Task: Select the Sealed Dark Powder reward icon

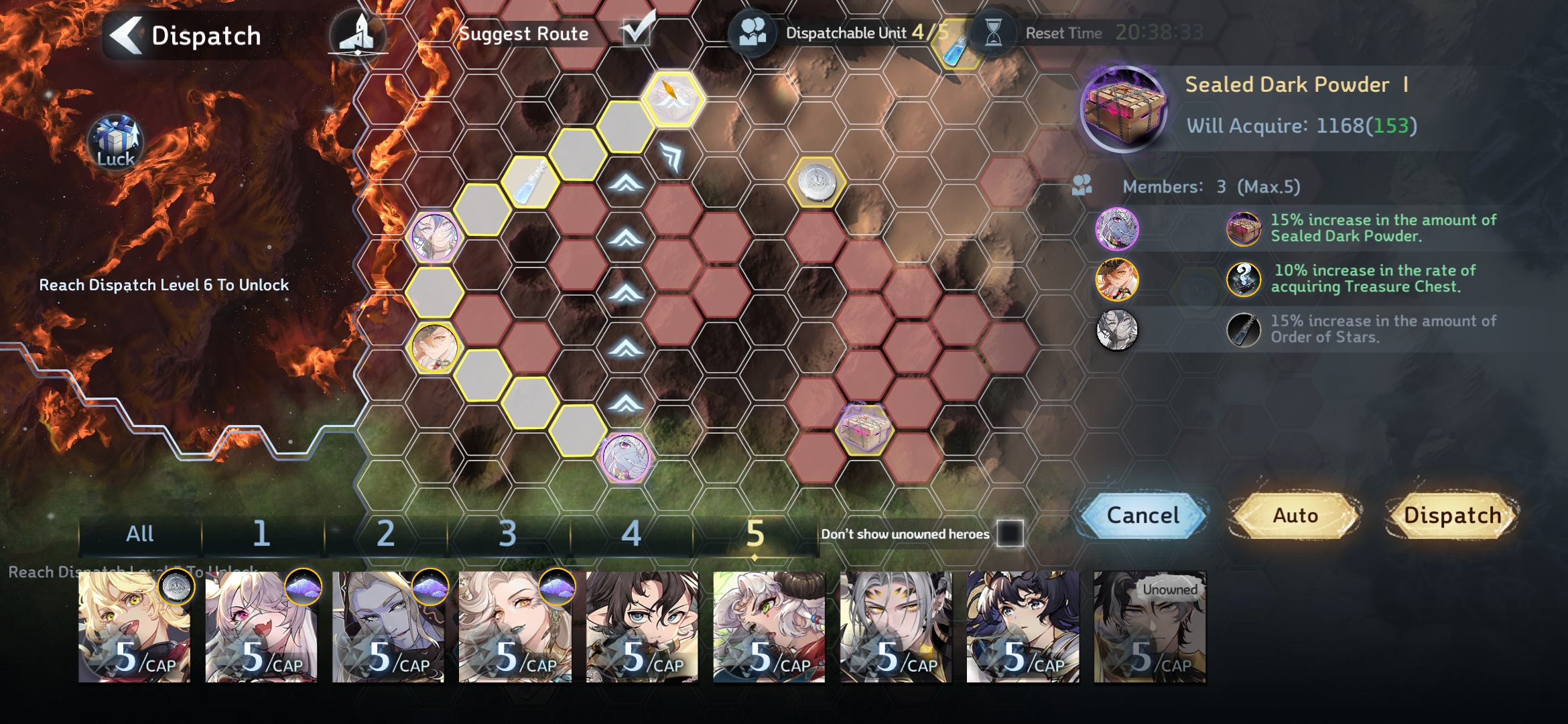Action: (x=1124, y=107)
